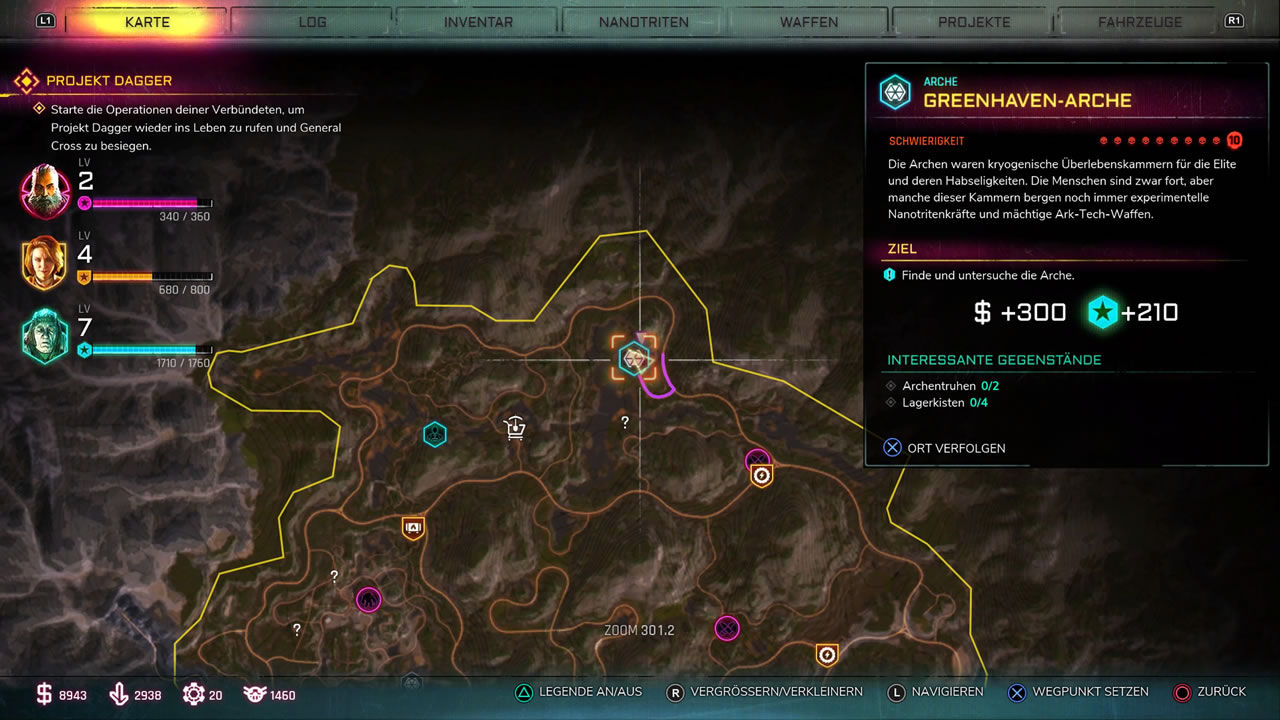Image resolution: width=1280 pixels, height=720 pixels.
Task: Click the highlighted Greenhaven-Arche map marker
Action: [634, 358]
